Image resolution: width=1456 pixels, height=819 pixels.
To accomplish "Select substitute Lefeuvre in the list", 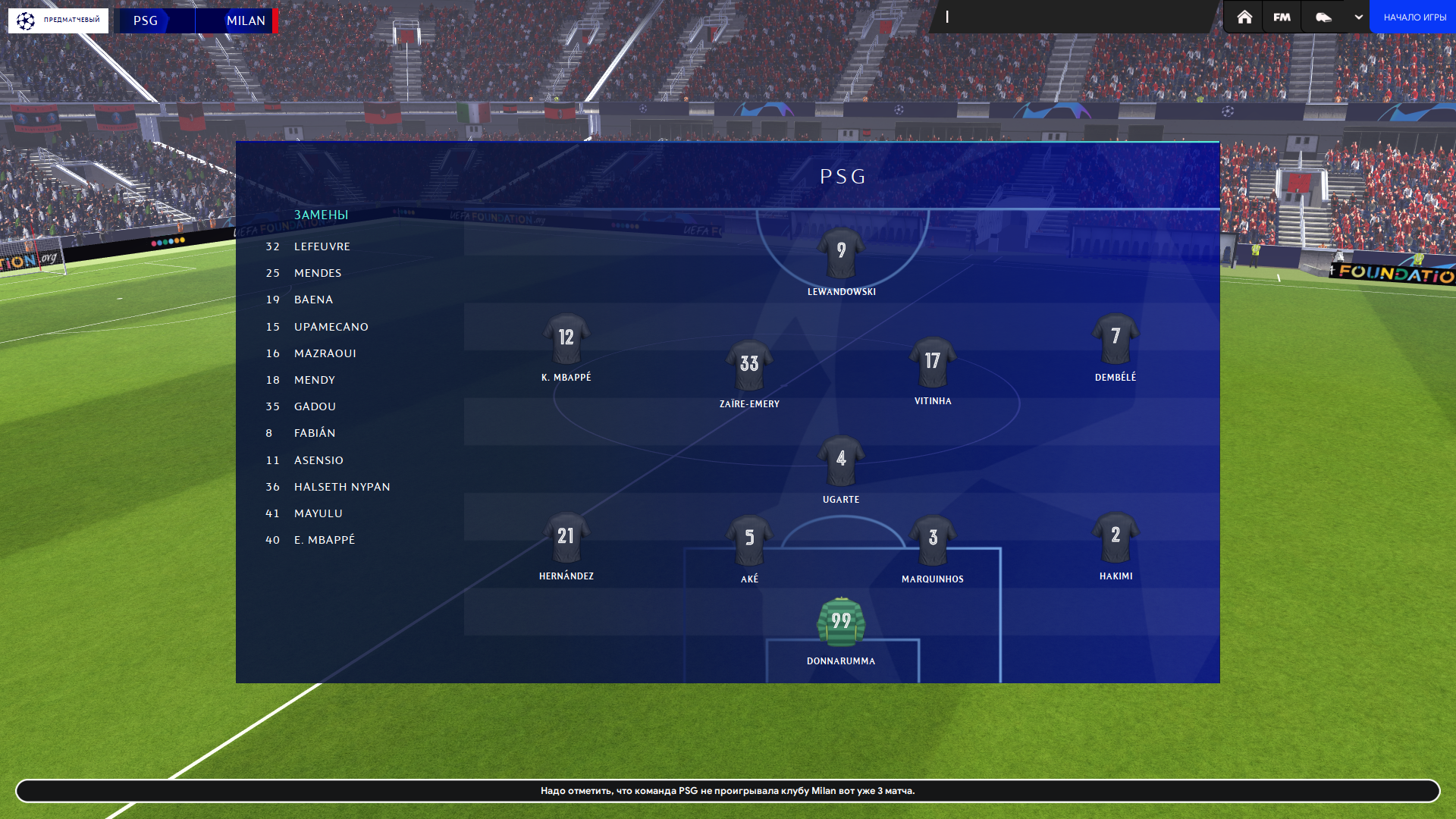I will (322, 246).
